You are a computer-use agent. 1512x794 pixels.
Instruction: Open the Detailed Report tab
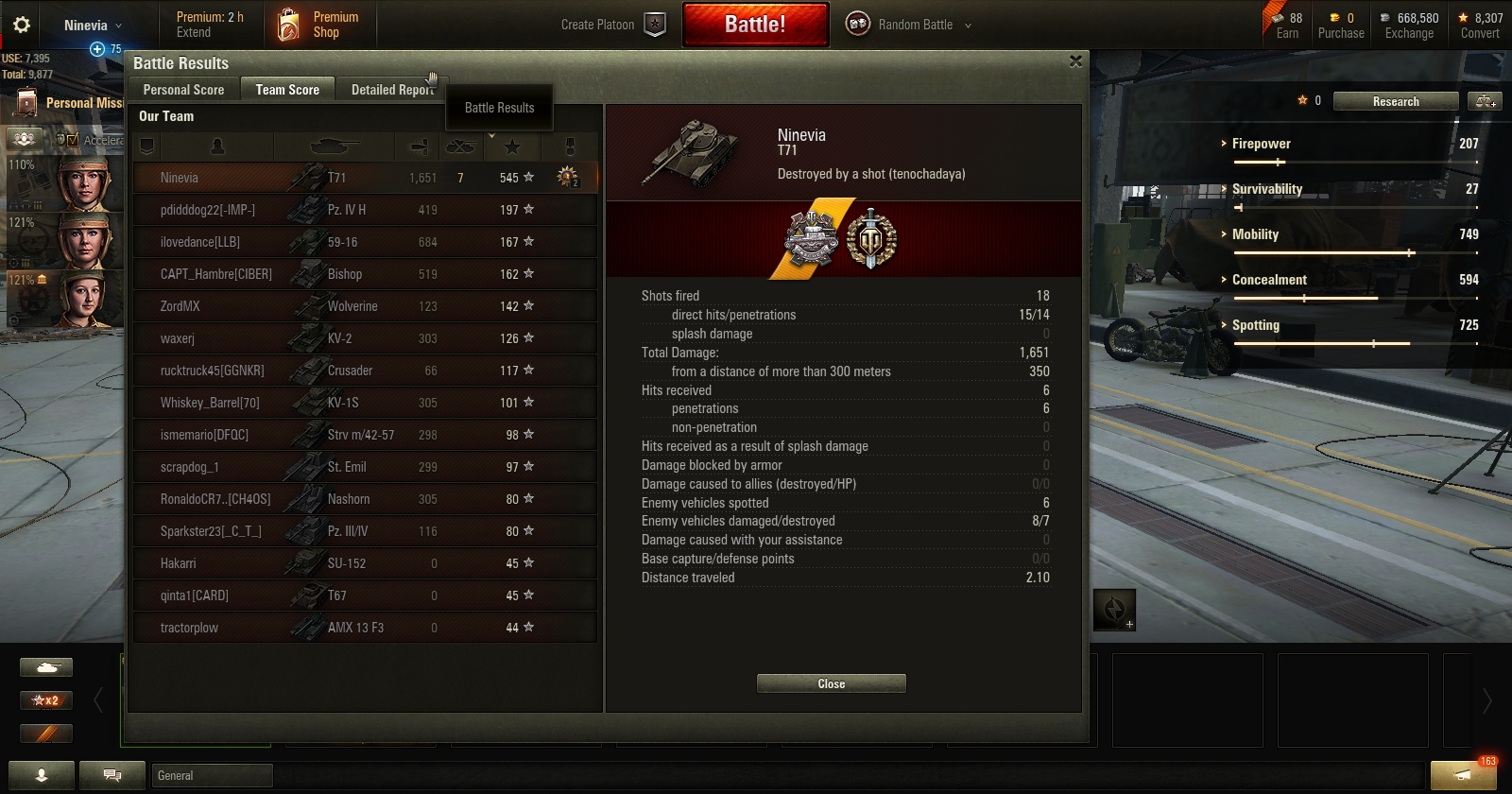point(392,90)
